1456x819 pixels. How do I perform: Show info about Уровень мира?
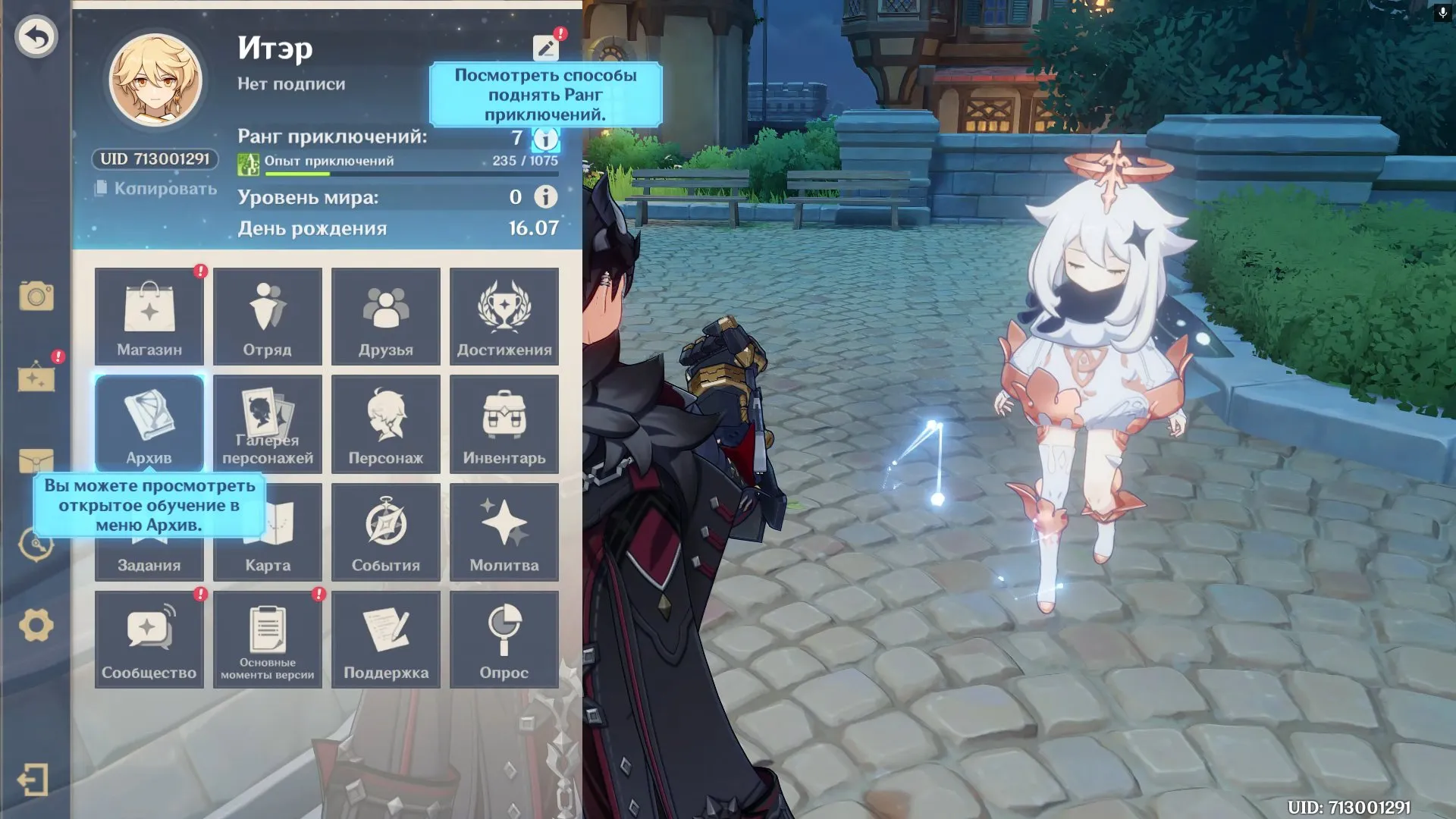click(x=545, y=197)
